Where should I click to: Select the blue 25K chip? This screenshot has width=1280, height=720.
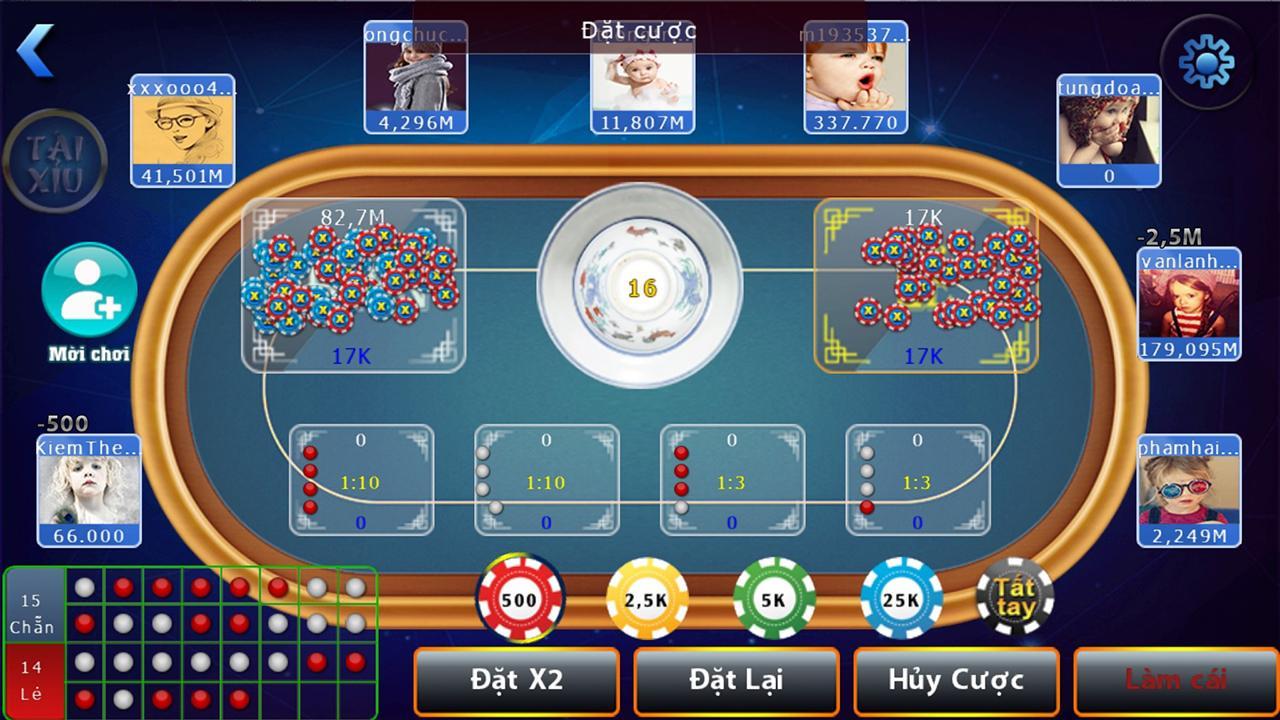[x=901, y=599]
